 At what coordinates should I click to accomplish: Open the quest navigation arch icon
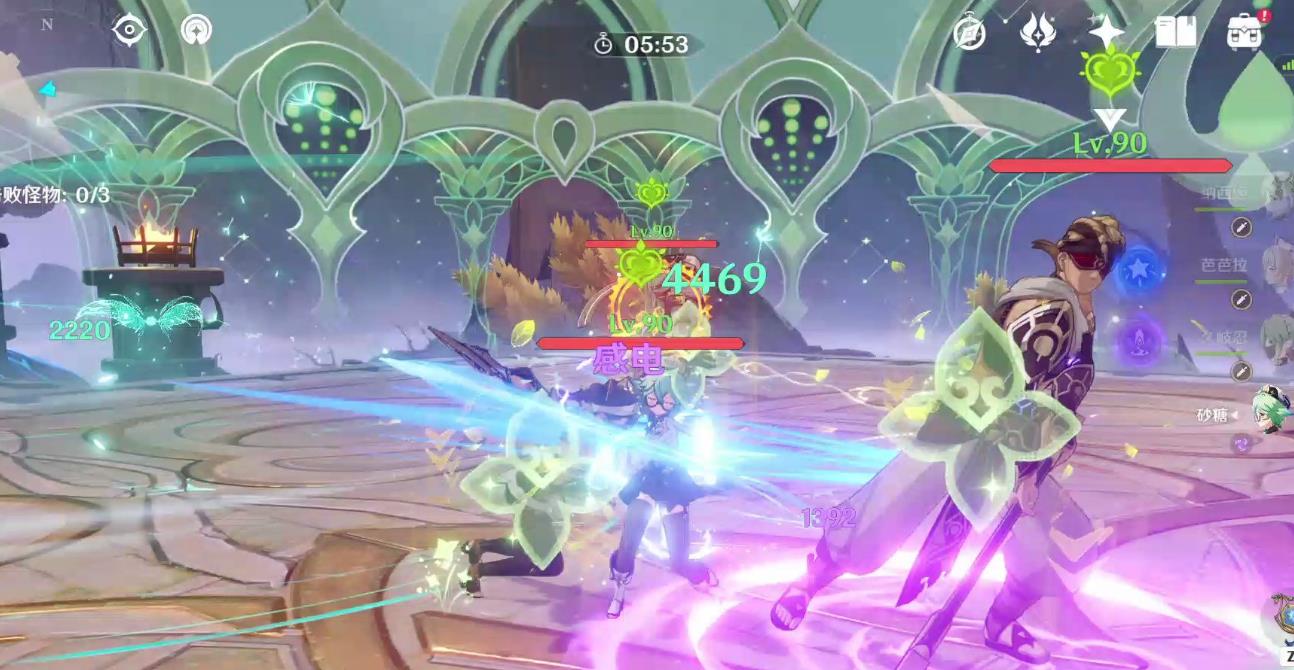[x=196, y=30]
